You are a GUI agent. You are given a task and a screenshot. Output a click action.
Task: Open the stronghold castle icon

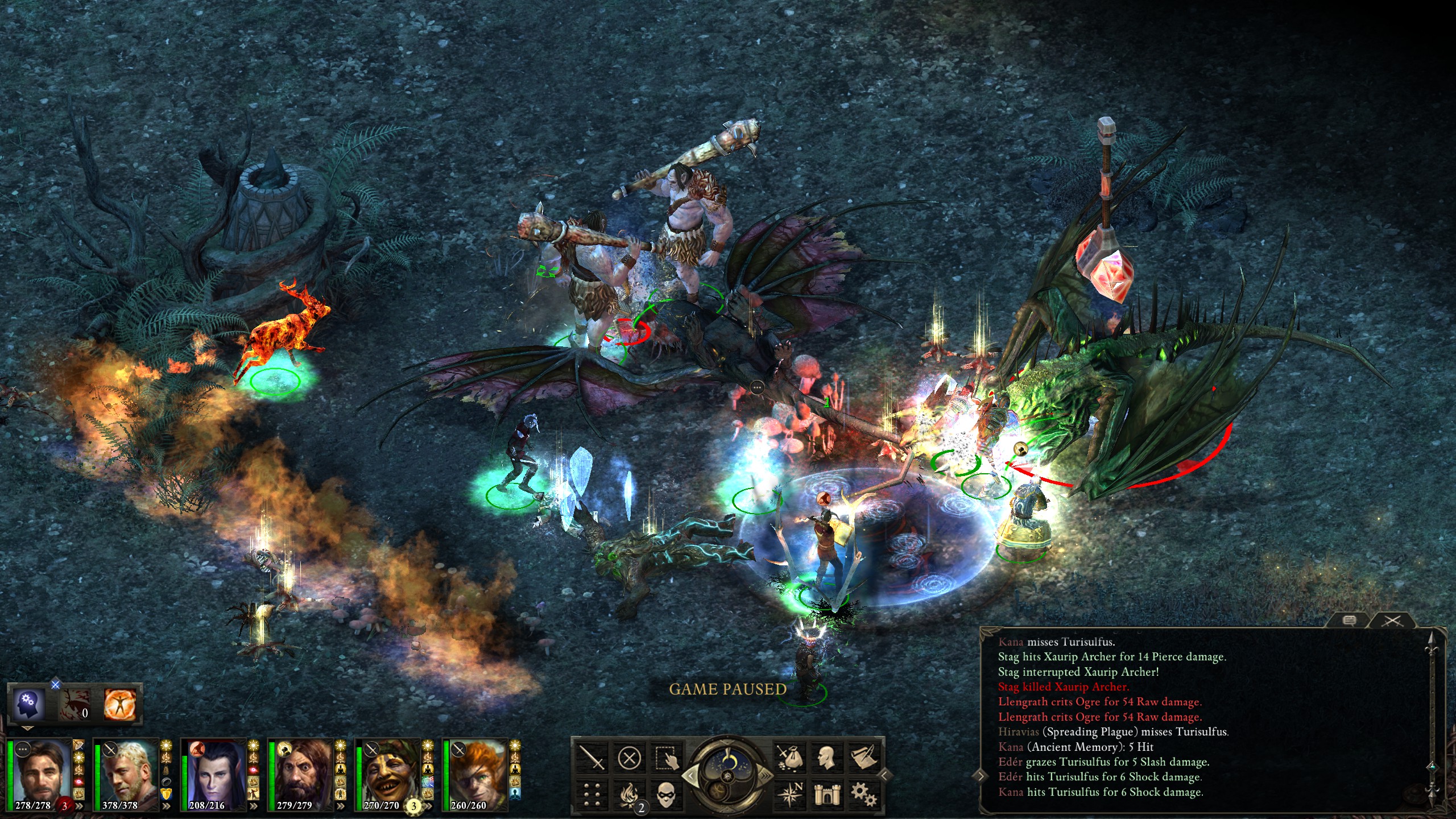[x=827, y=795]
